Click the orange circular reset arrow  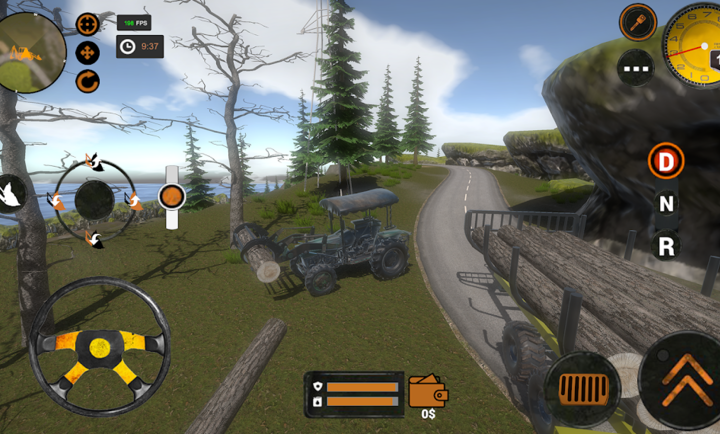tap(88, 81)
